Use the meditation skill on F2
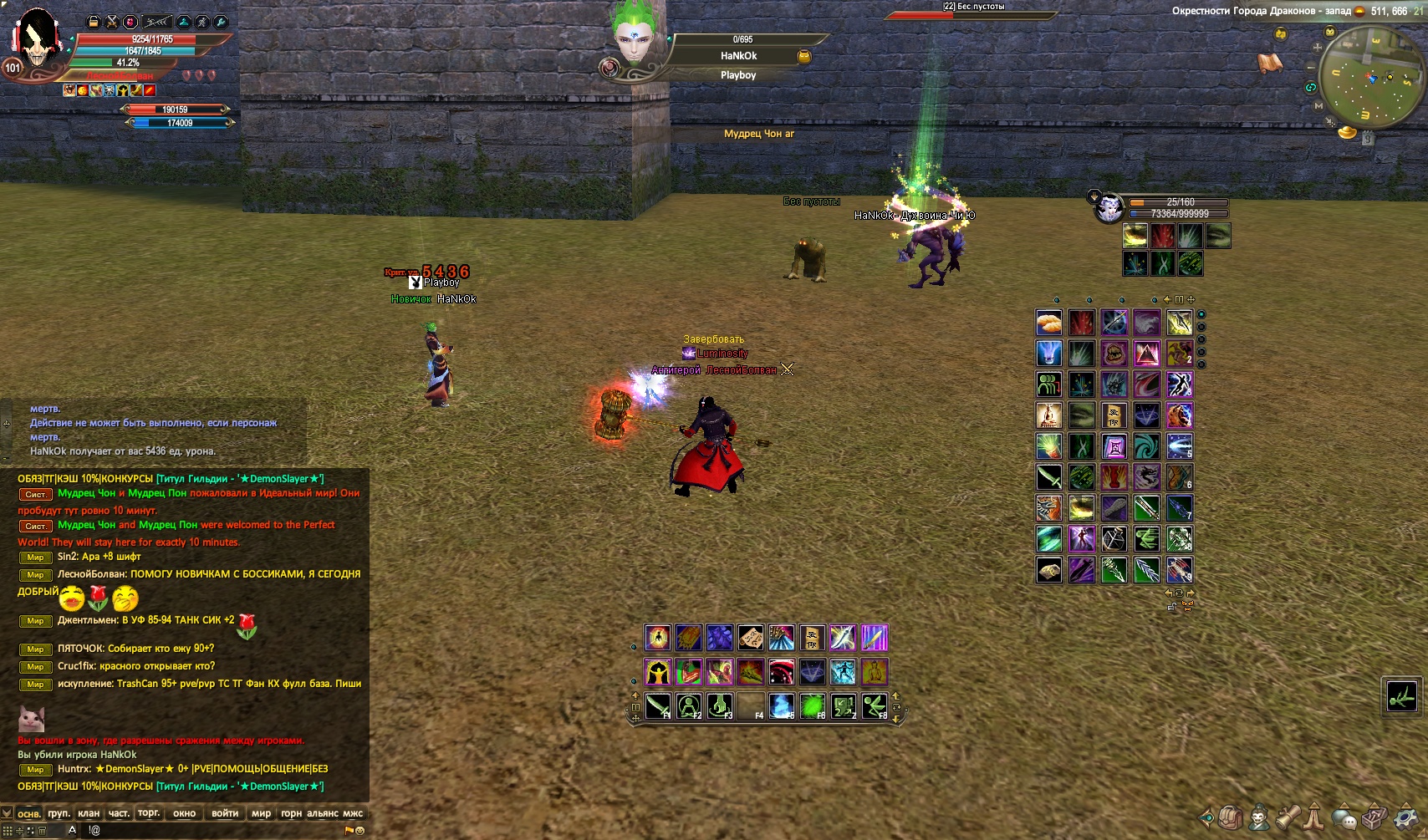 pos(689,706)
